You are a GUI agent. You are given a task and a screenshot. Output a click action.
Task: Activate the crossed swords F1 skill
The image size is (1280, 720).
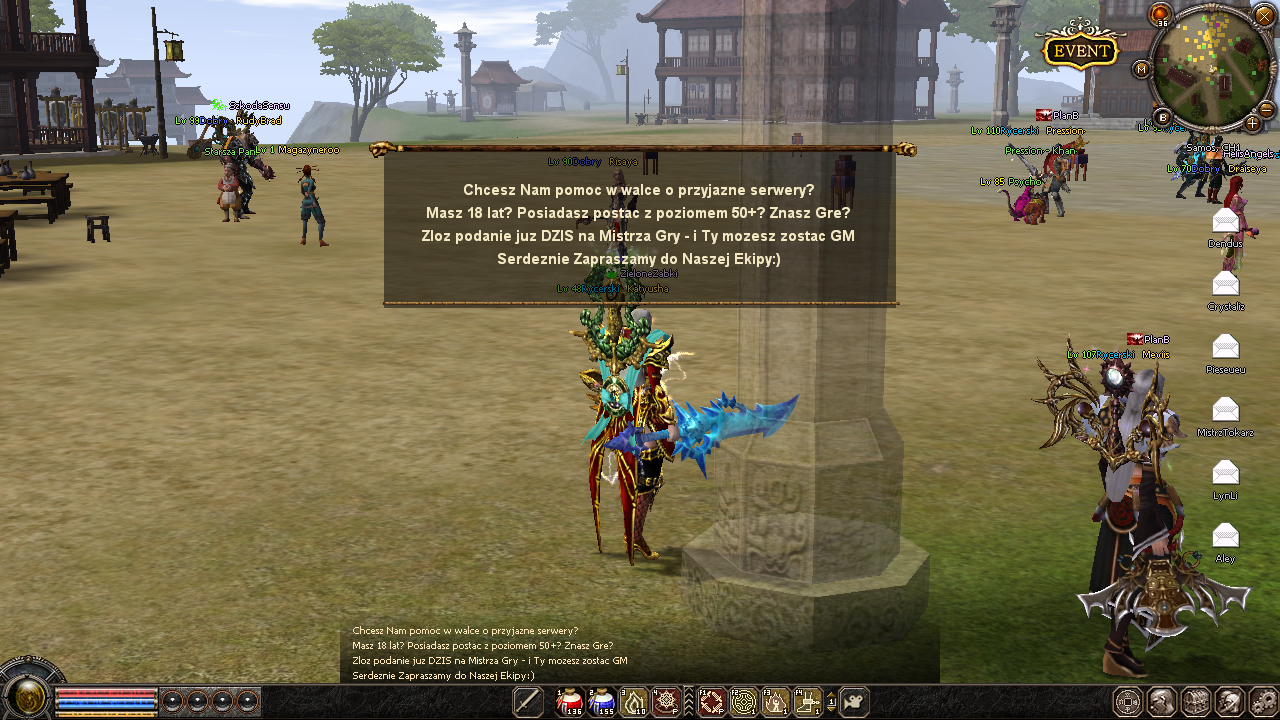point(711,702)
